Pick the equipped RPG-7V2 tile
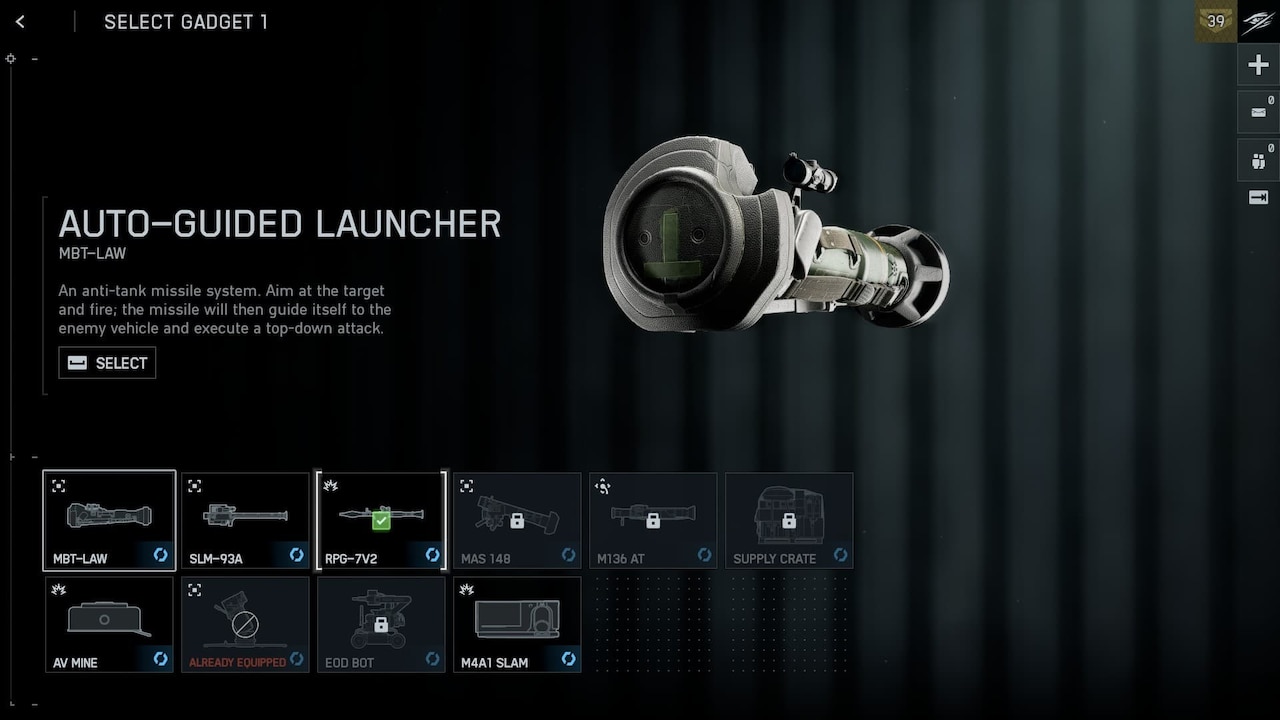 [x=381, y=520]
